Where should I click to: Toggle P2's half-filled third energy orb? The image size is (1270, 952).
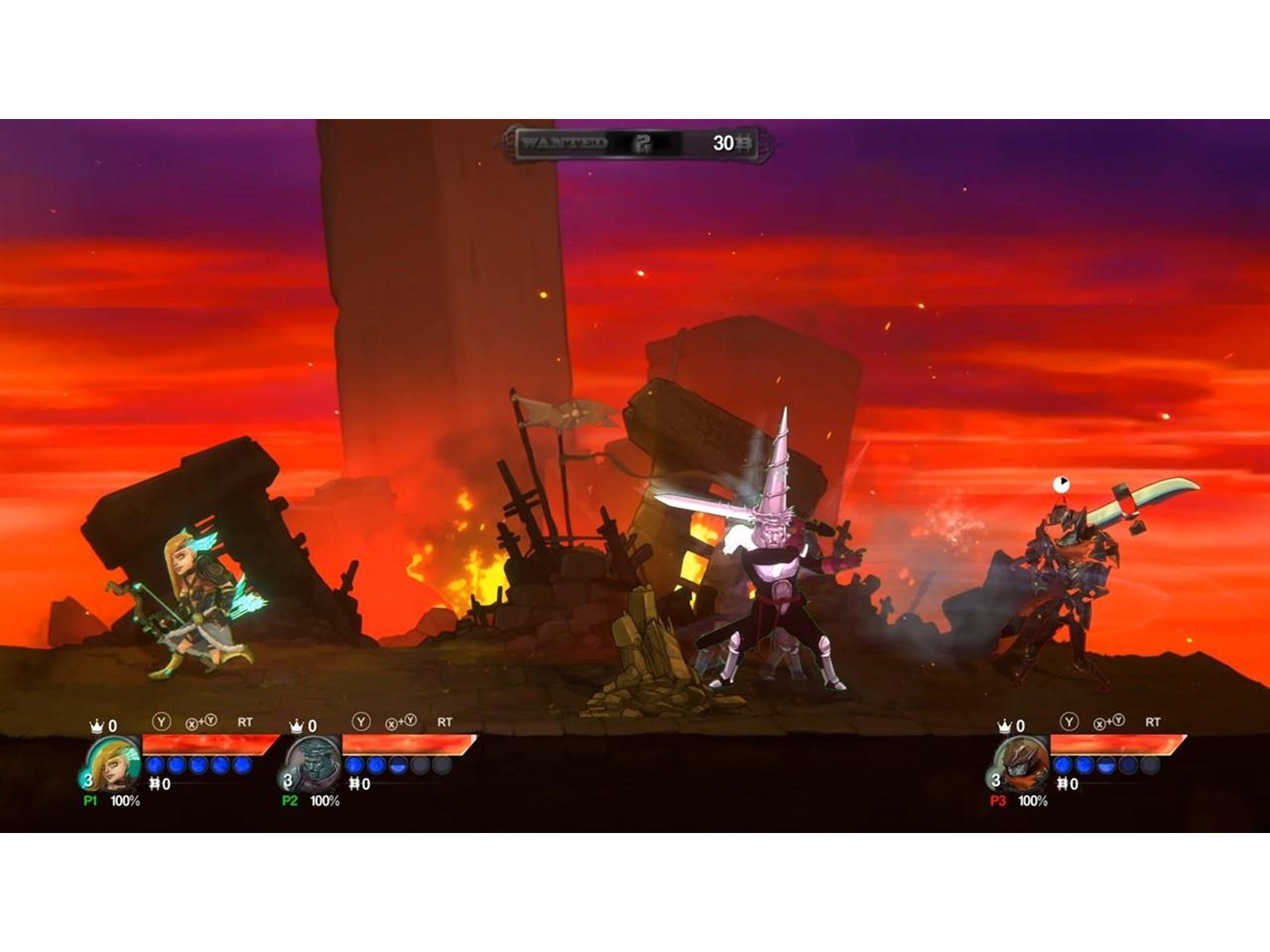point(397,765)
